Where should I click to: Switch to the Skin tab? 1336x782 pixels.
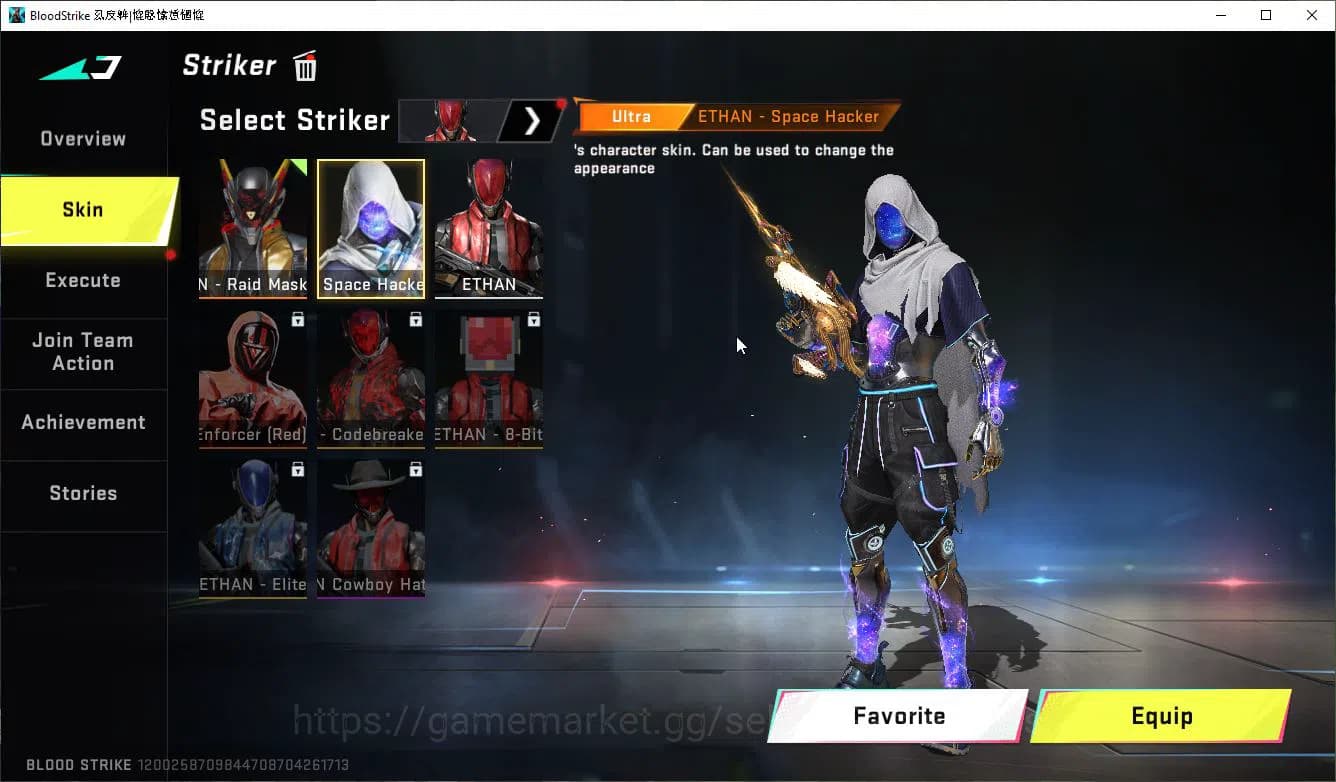[81, 210]
